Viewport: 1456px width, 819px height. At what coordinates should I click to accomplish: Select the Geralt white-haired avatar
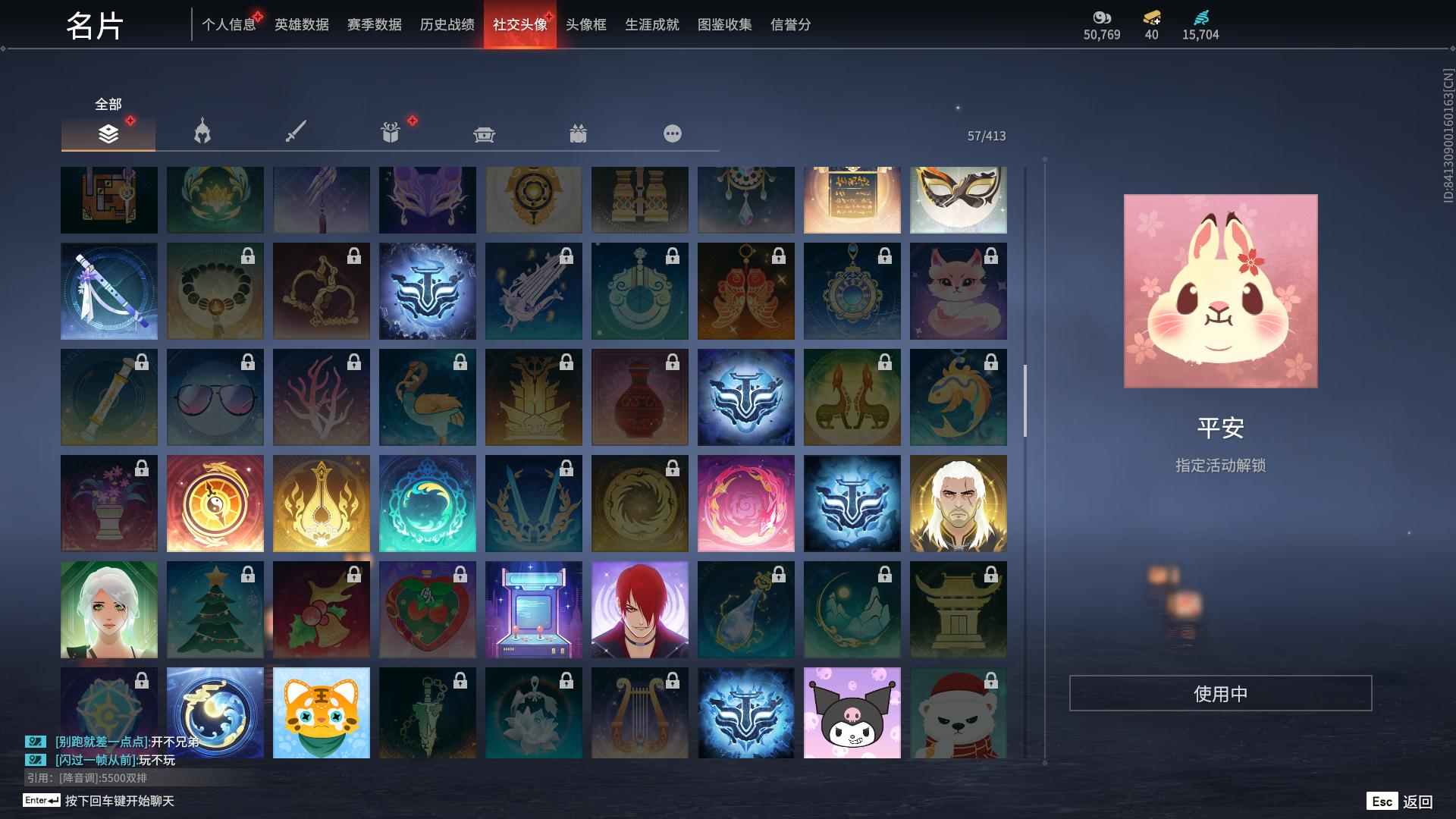click(959, 503)
